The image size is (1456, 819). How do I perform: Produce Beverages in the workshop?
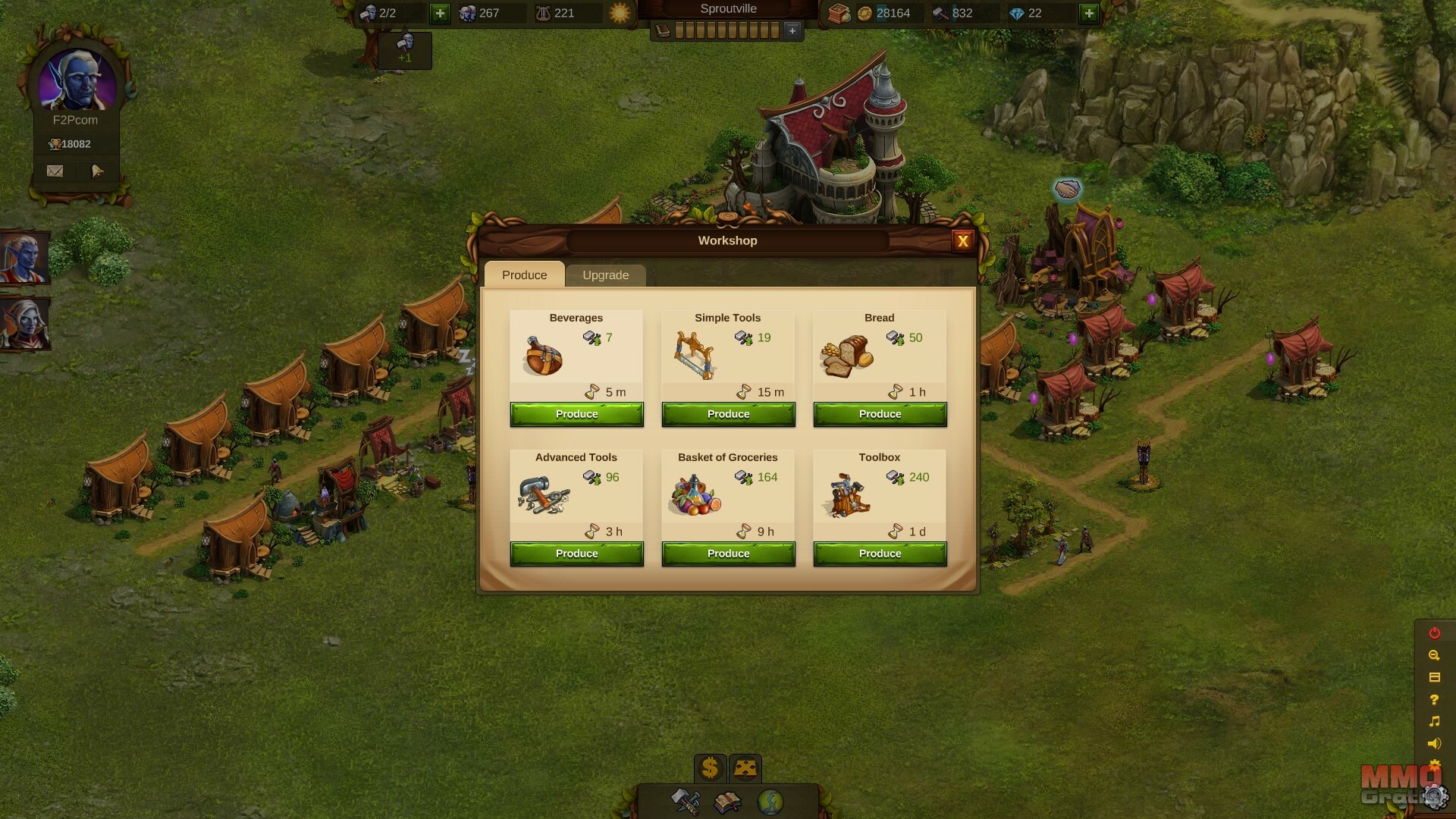[576, 414]
